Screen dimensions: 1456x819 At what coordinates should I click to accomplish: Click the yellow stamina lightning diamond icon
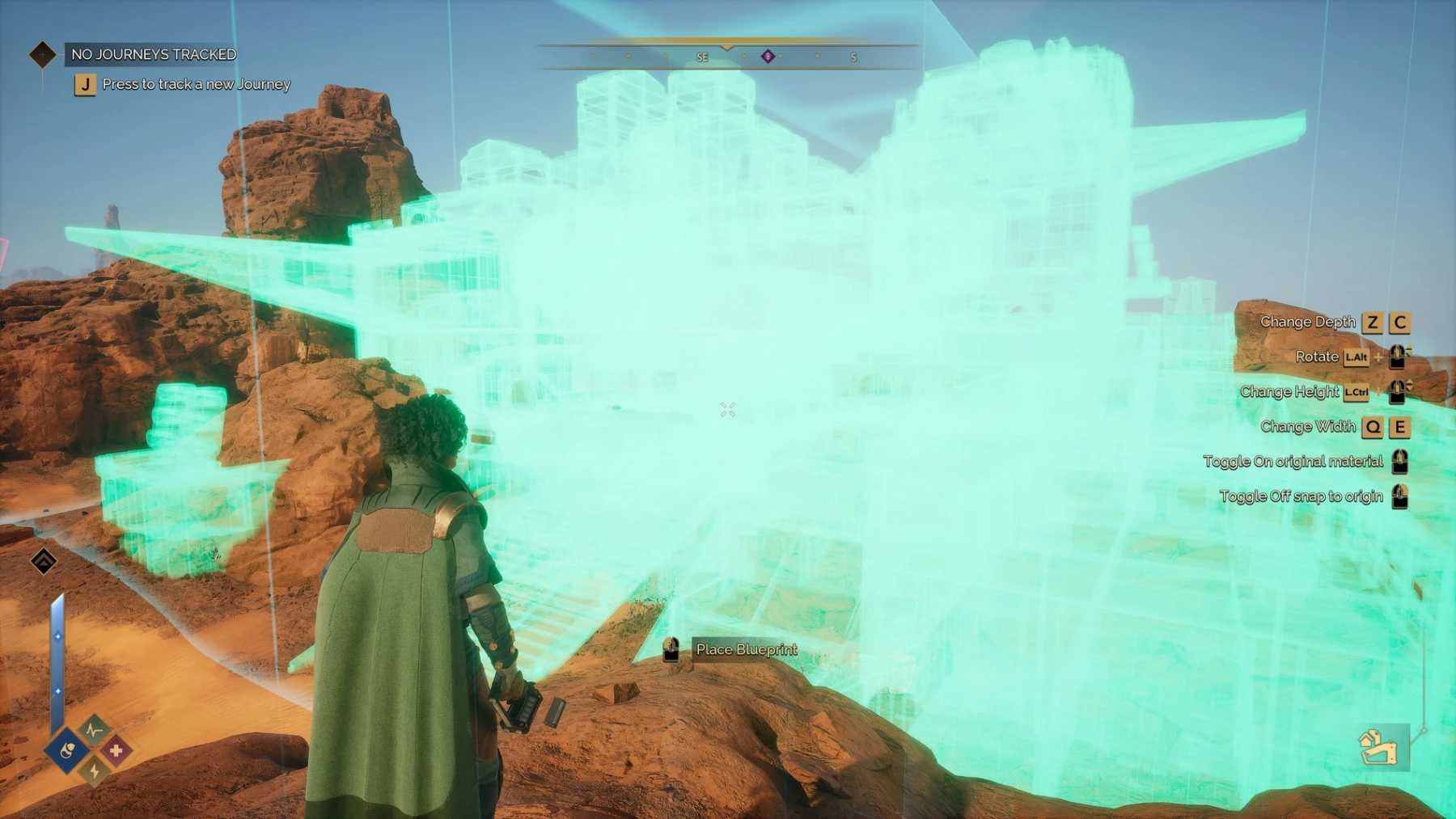pos(93,771)
